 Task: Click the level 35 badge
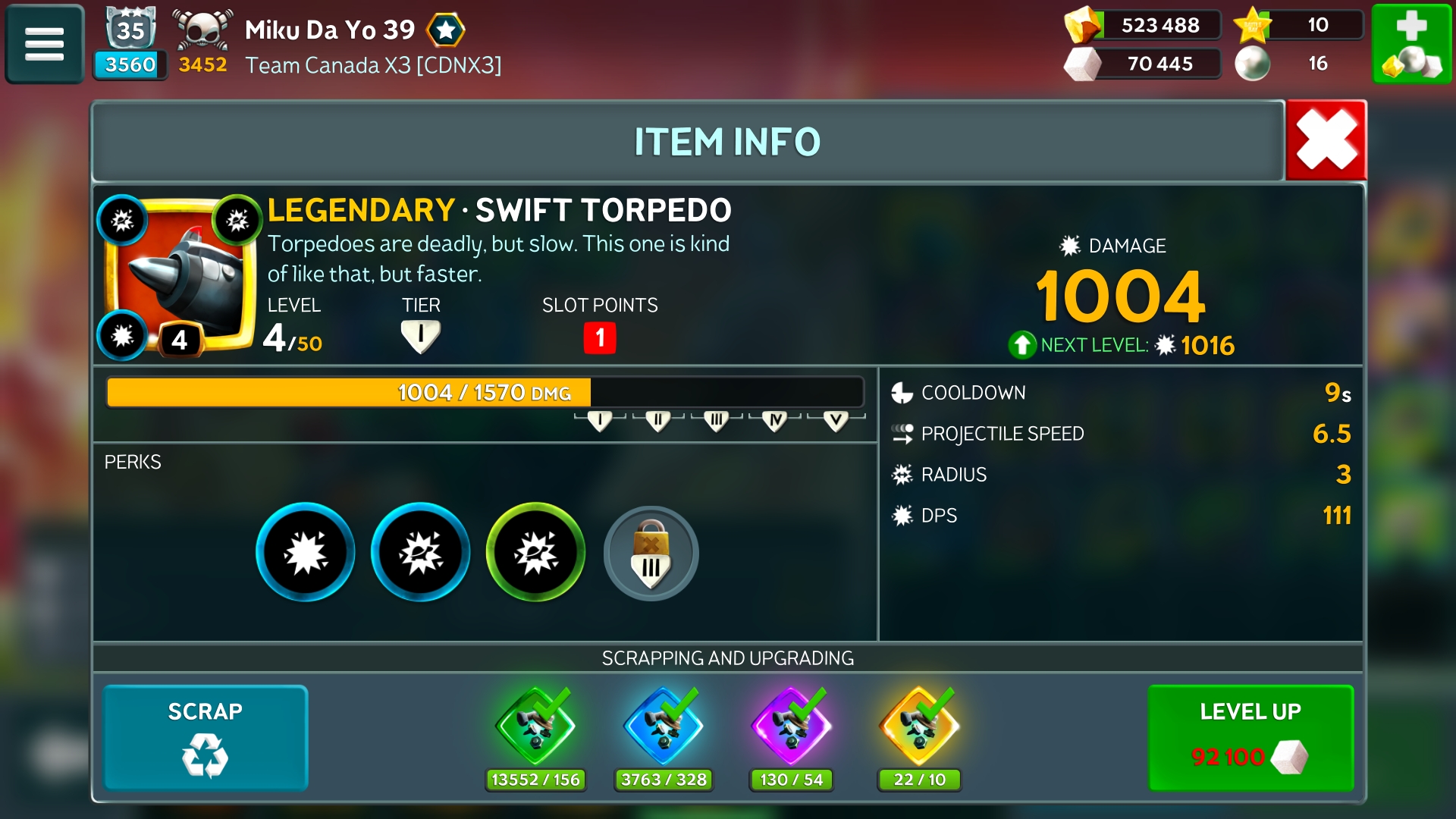130,30
